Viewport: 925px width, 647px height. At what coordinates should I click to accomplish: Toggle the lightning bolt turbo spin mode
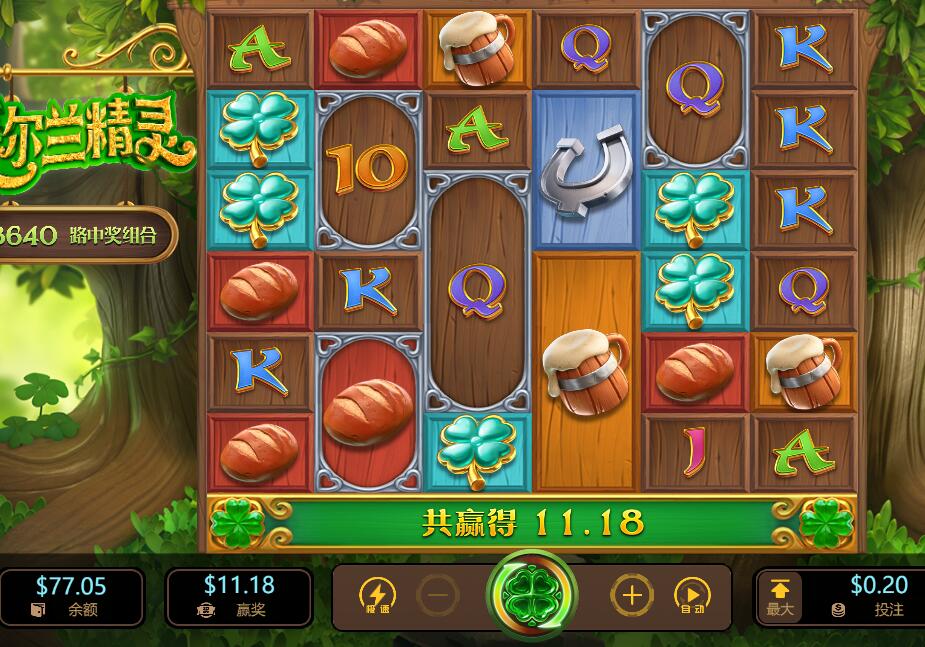point(376,596)
